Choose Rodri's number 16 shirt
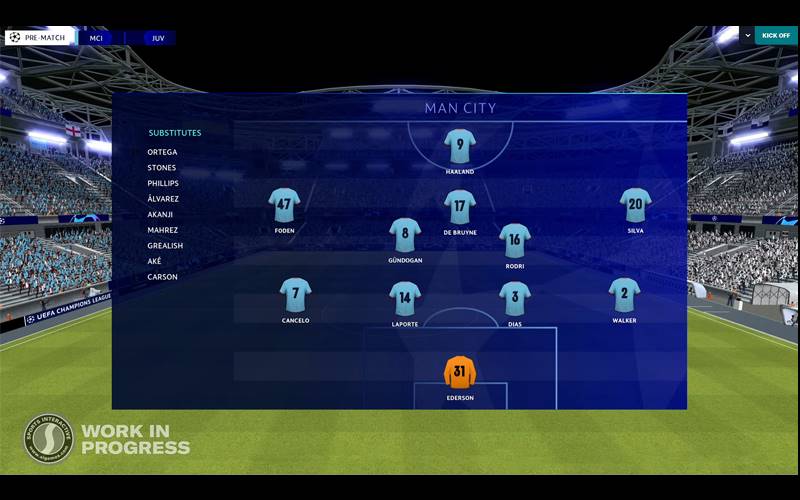 pos(515,240)
